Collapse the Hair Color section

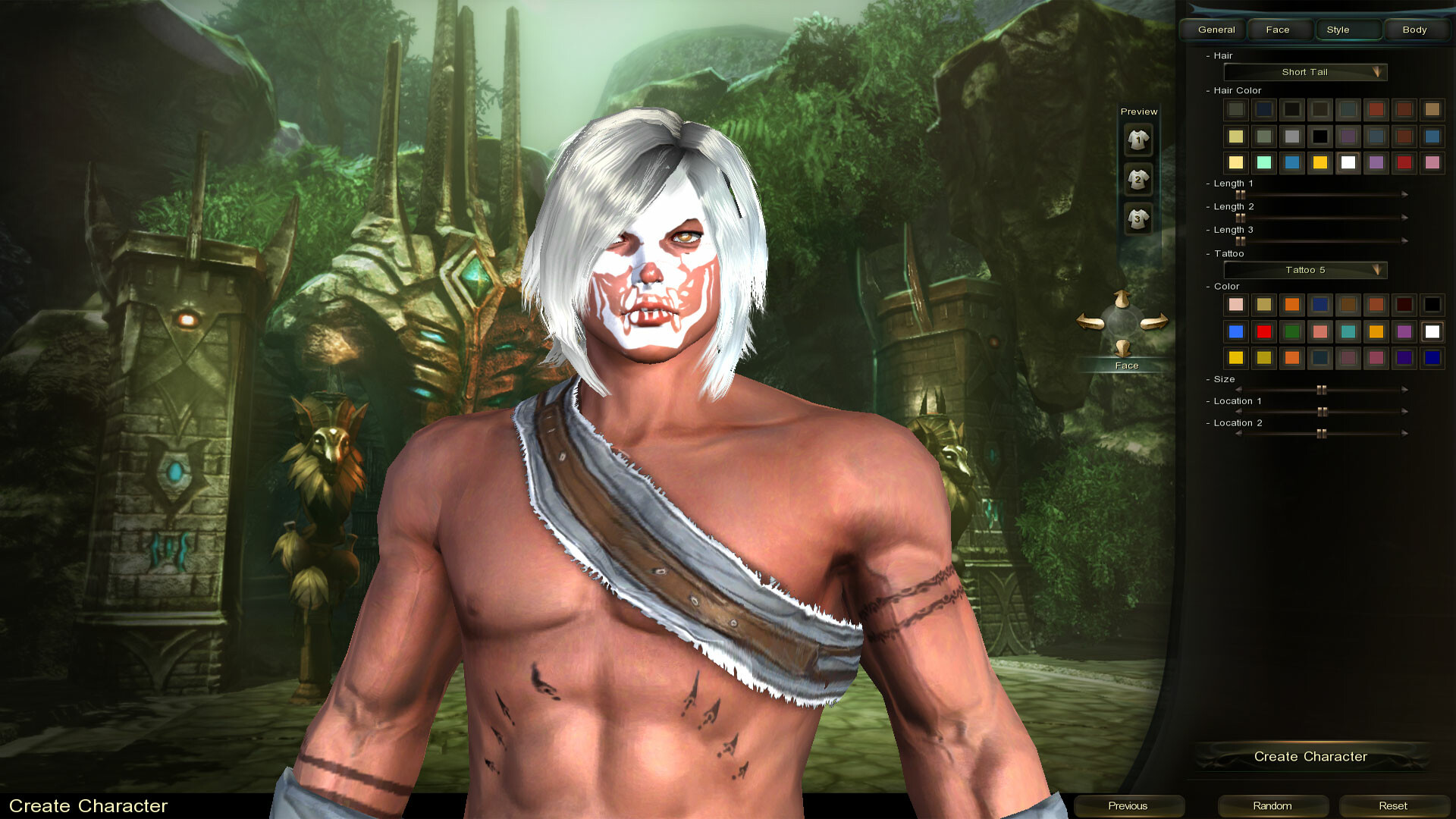coord(1209,90)
